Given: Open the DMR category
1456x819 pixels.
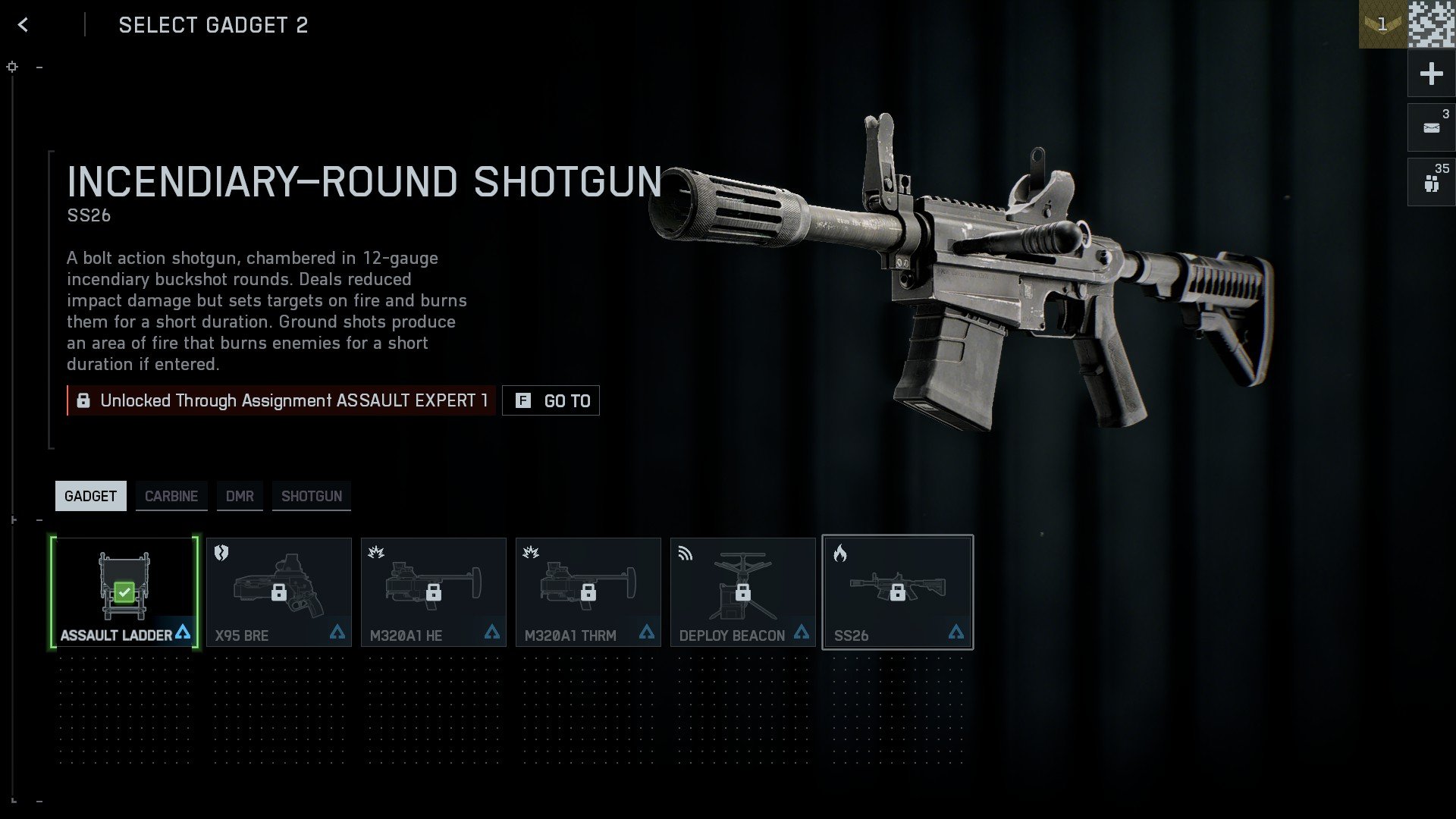Looking at the screenshot, I should point(240,495).
